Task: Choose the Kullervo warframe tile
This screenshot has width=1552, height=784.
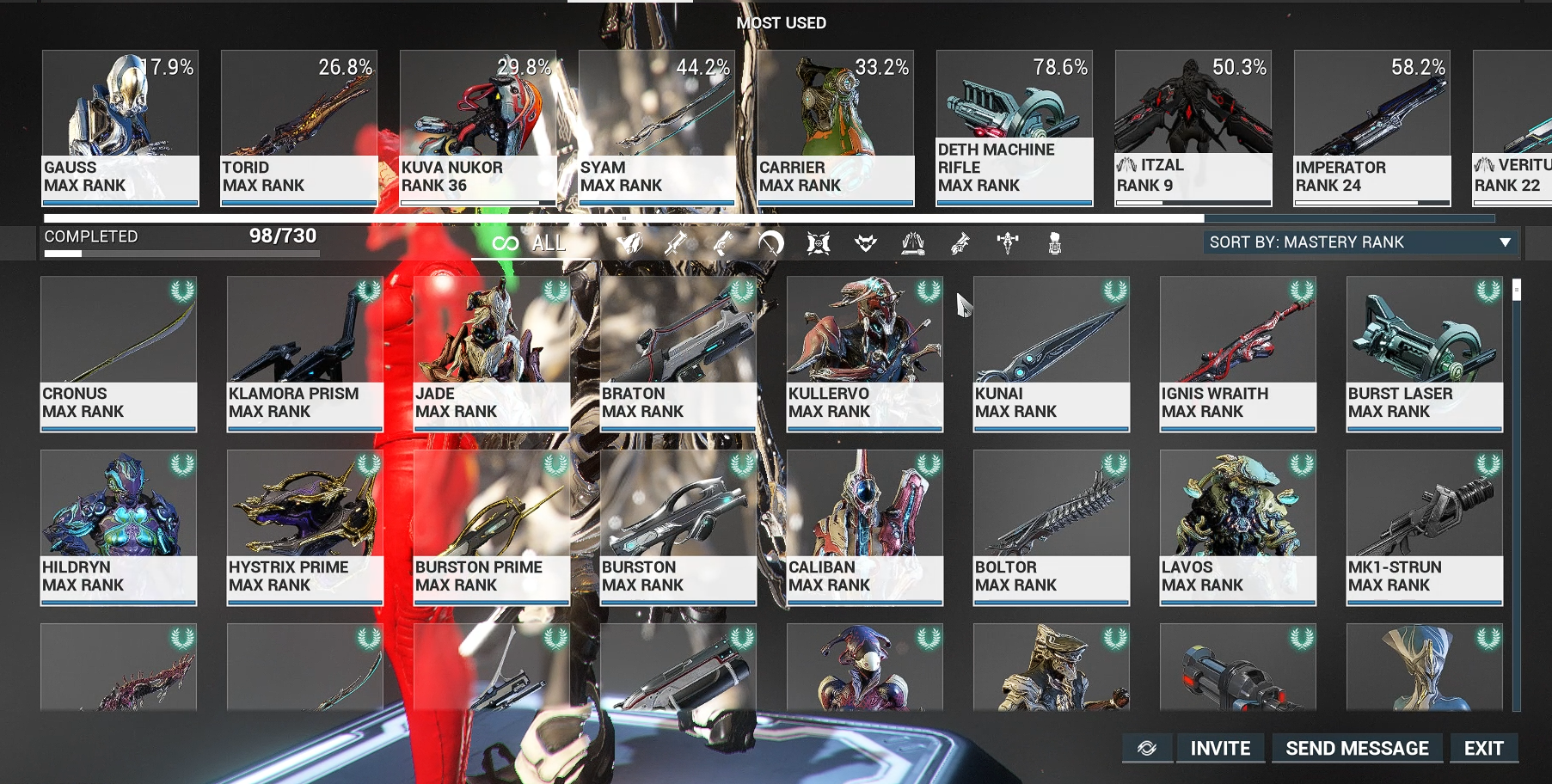Action: pos(865,353)
